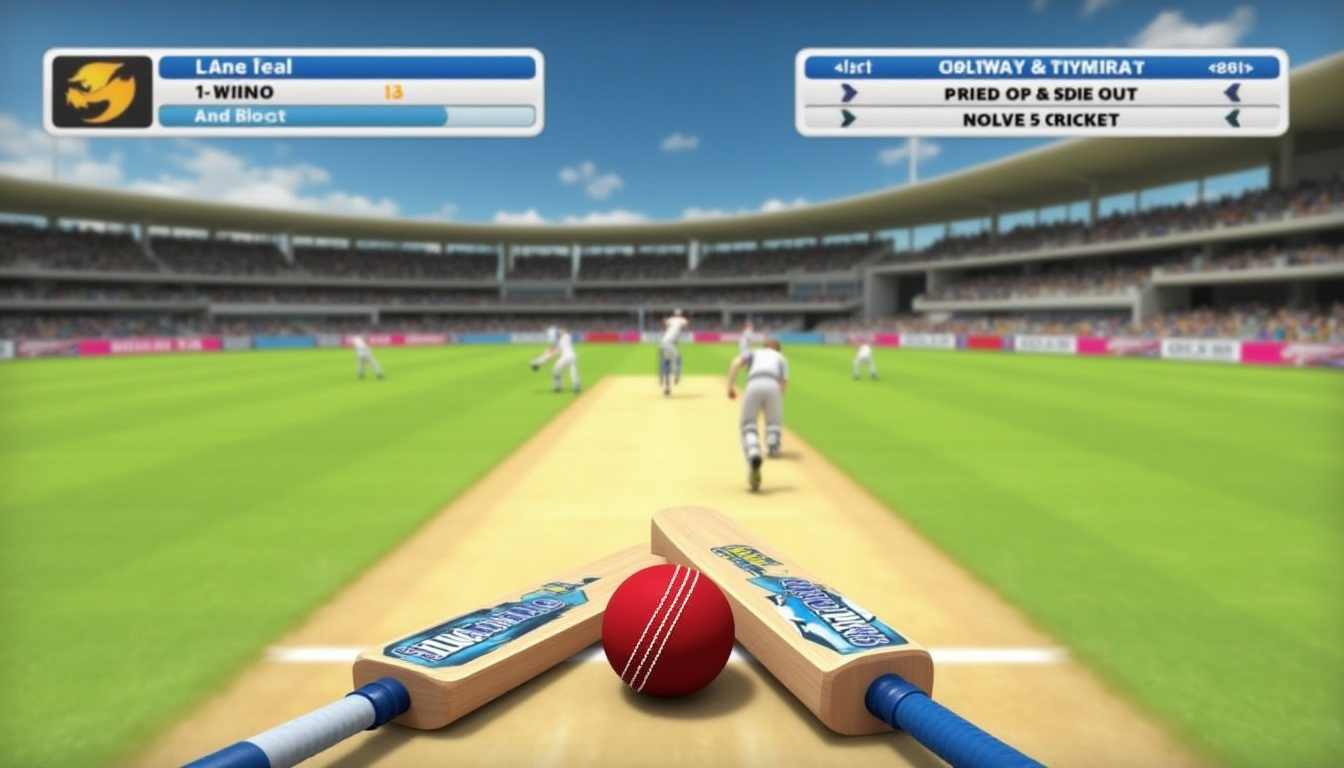Click the arrow right of "NOLVE 5 CRICKET"
This screenshot has height=768, width=1344.
tap(1232, 119)
